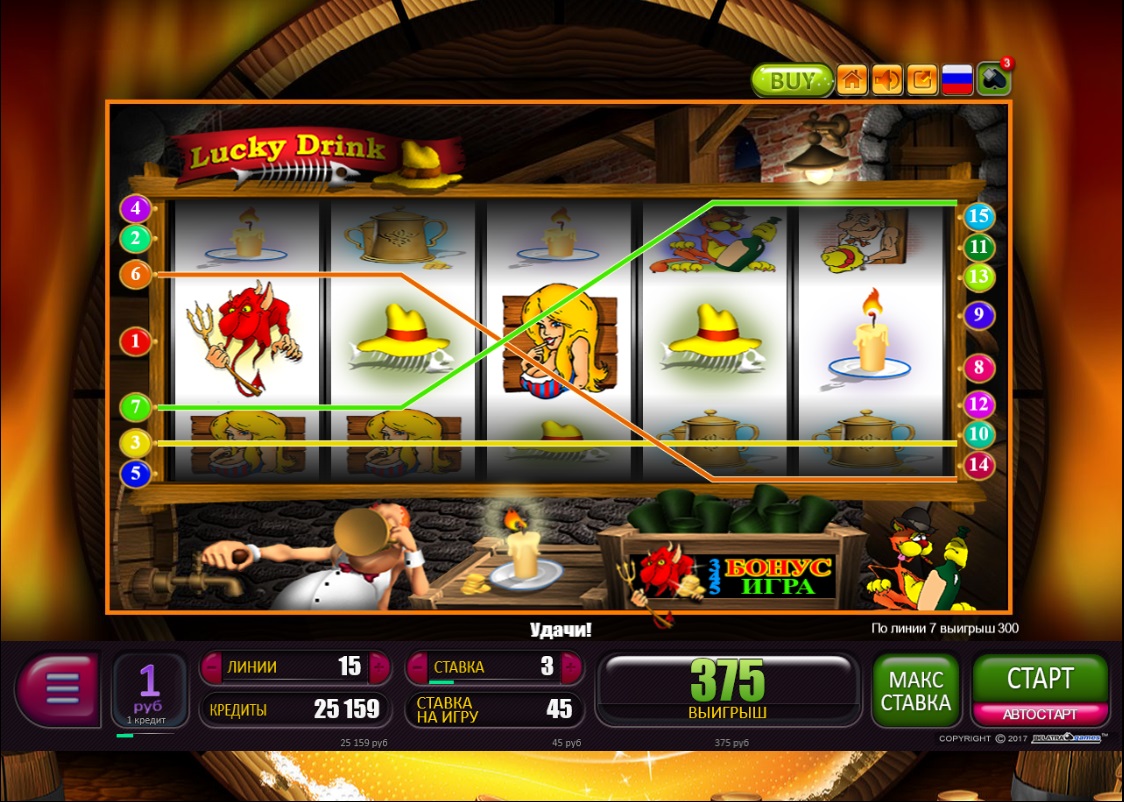Spin the reels with СТАРТ
This screenshot has width=1124, height=802.
click(1040, 679)
